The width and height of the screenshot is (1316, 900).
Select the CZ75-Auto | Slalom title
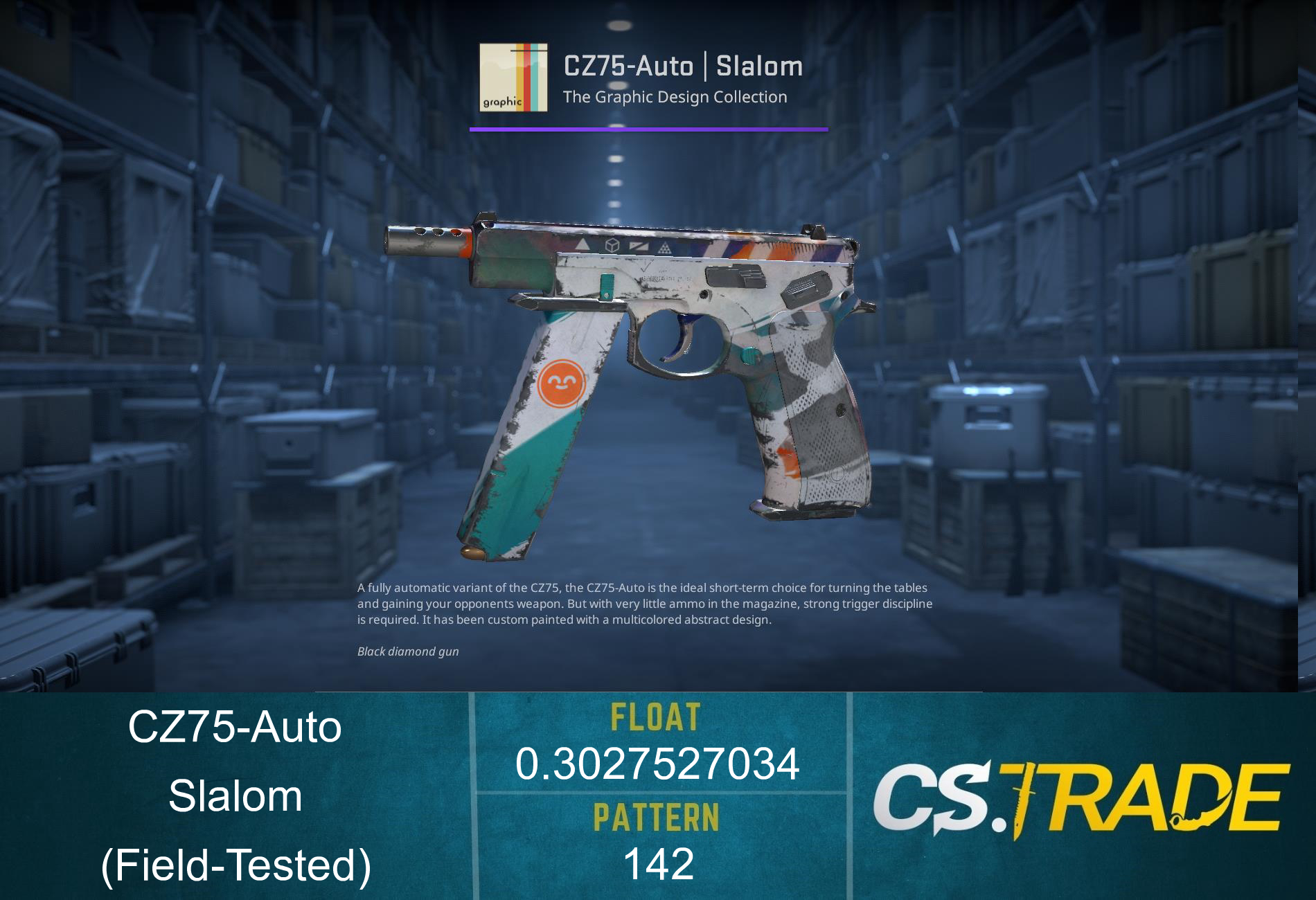[684, 66]
